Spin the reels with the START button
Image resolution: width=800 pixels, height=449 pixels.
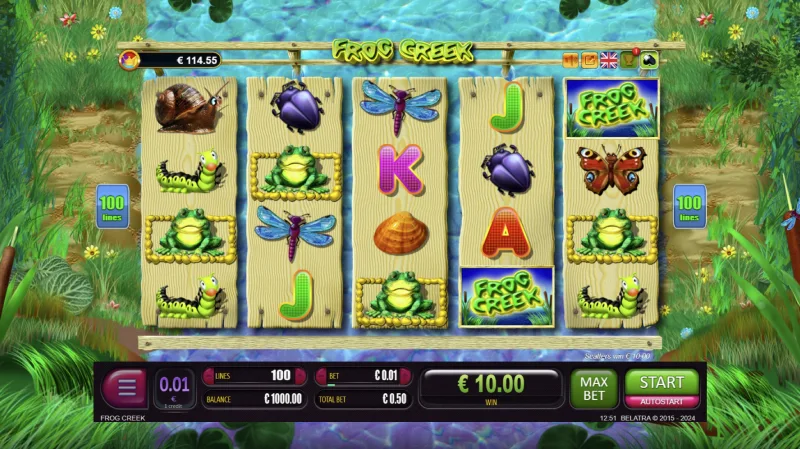(661, 382)
